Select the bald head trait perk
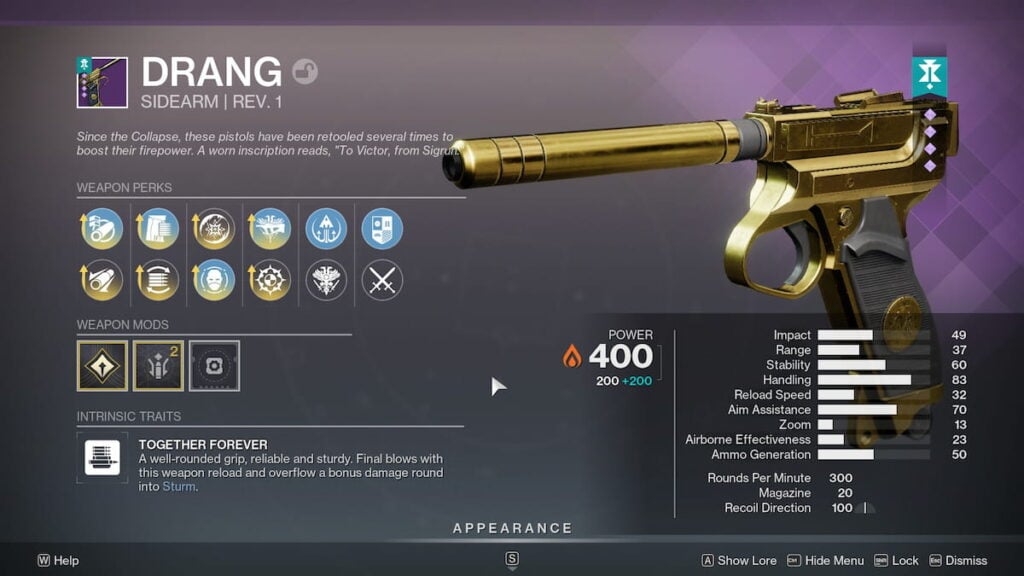The height and width of the screenshot is (576, 1024). pyautogui.click(x=214, y=280)
